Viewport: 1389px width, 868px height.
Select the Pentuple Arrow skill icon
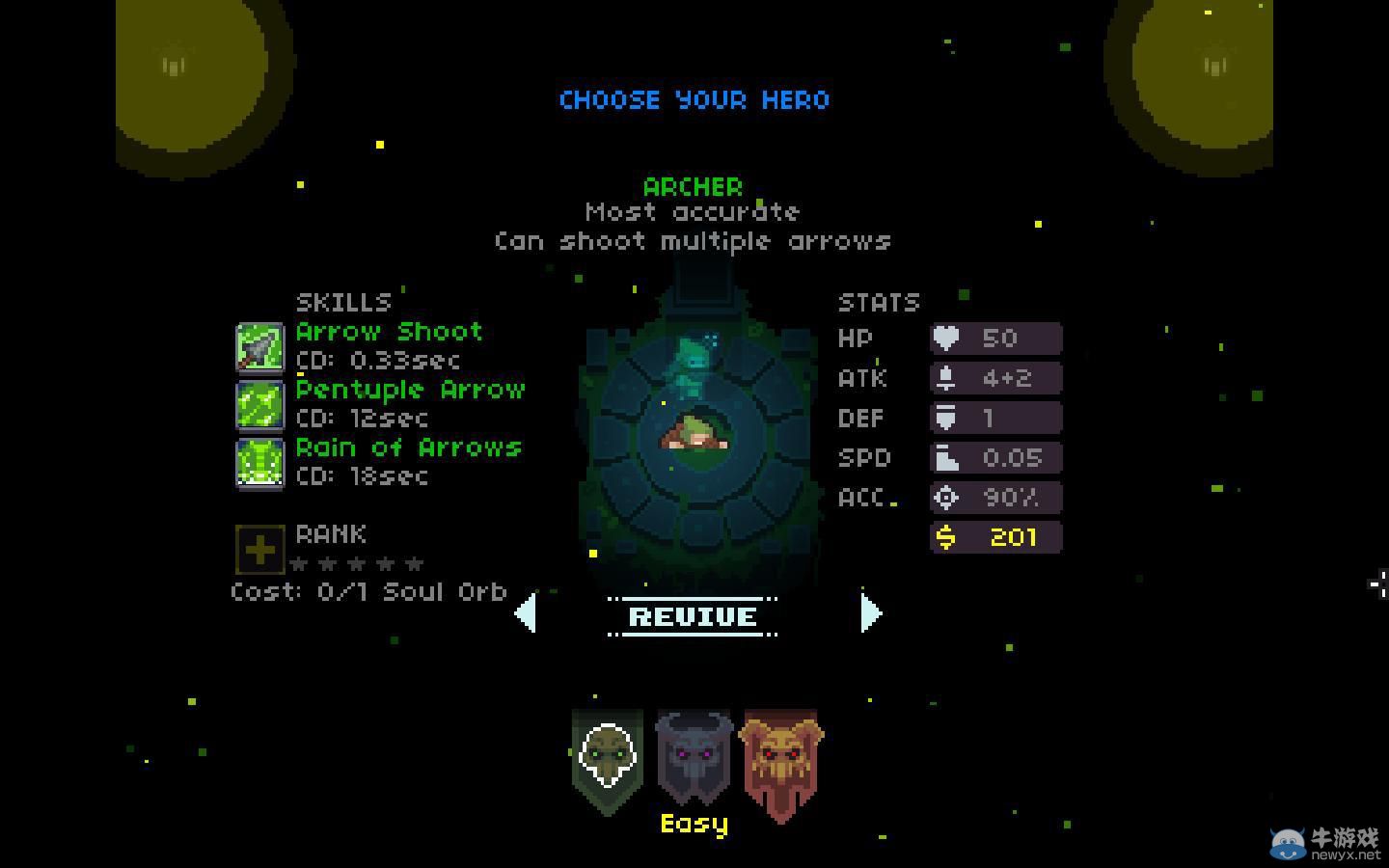tap(259, 405)
